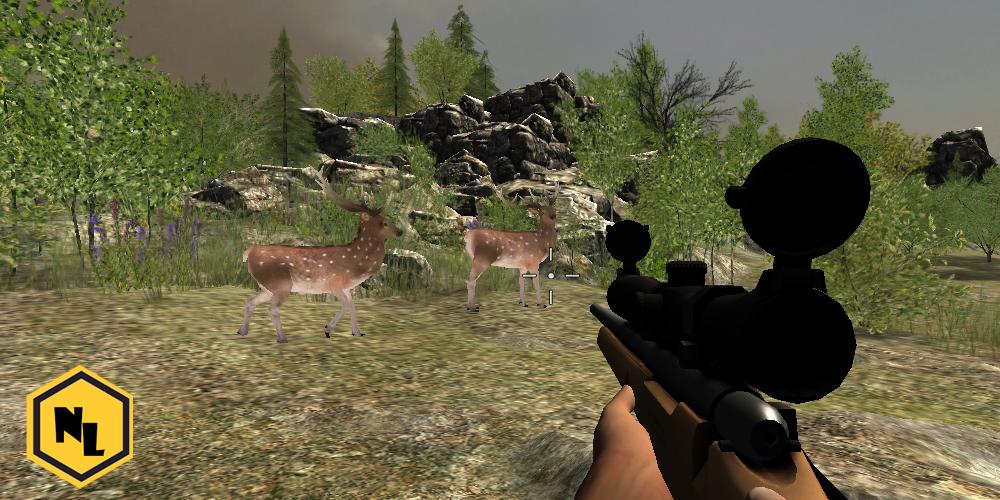The width and height of the screenshot is (1000, 500).
Task: Click the yellow NL hexagon logo
Action: 79,426
